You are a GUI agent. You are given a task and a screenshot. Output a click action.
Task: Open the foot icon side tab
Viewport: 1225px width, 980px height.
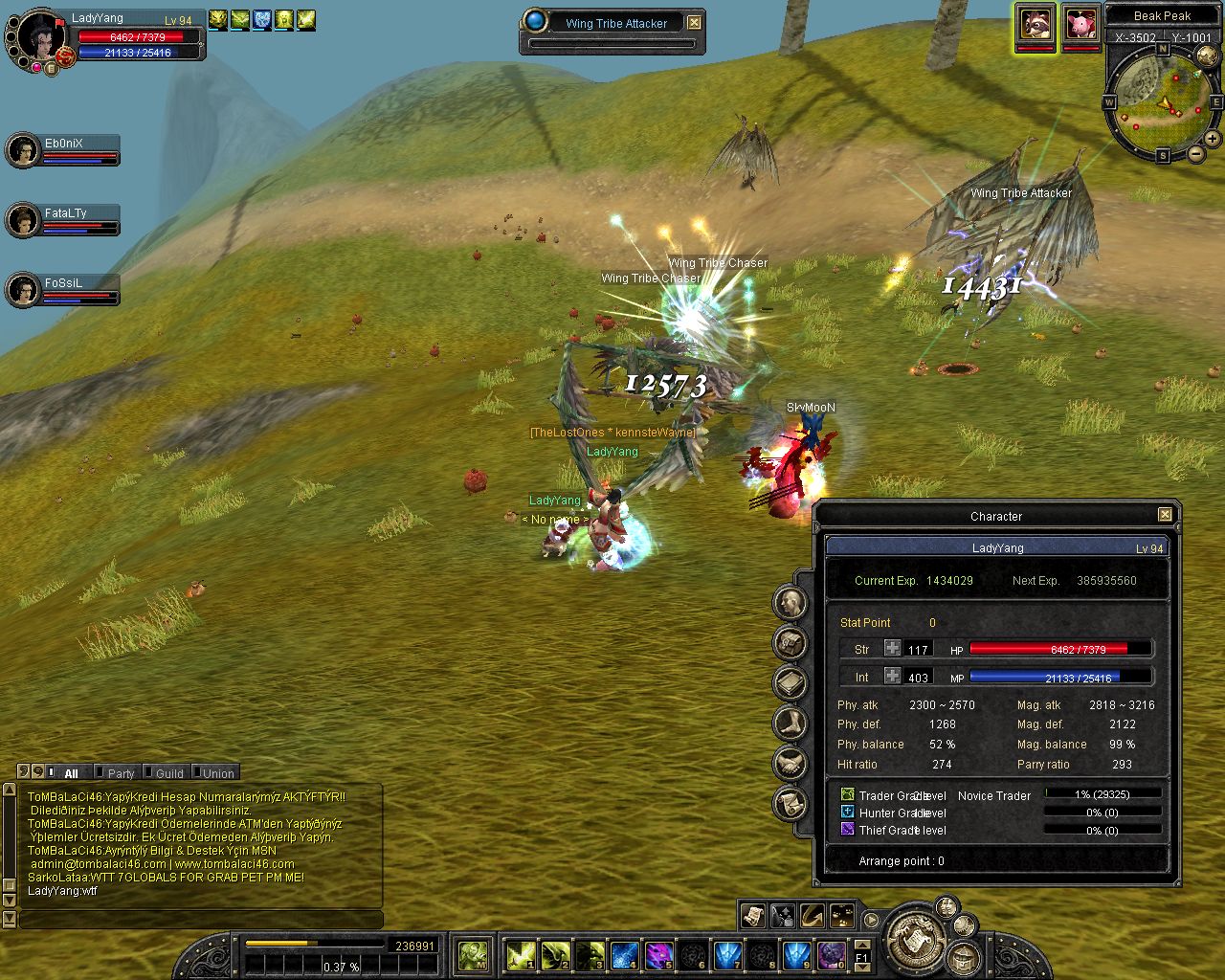tap(791, 723)
